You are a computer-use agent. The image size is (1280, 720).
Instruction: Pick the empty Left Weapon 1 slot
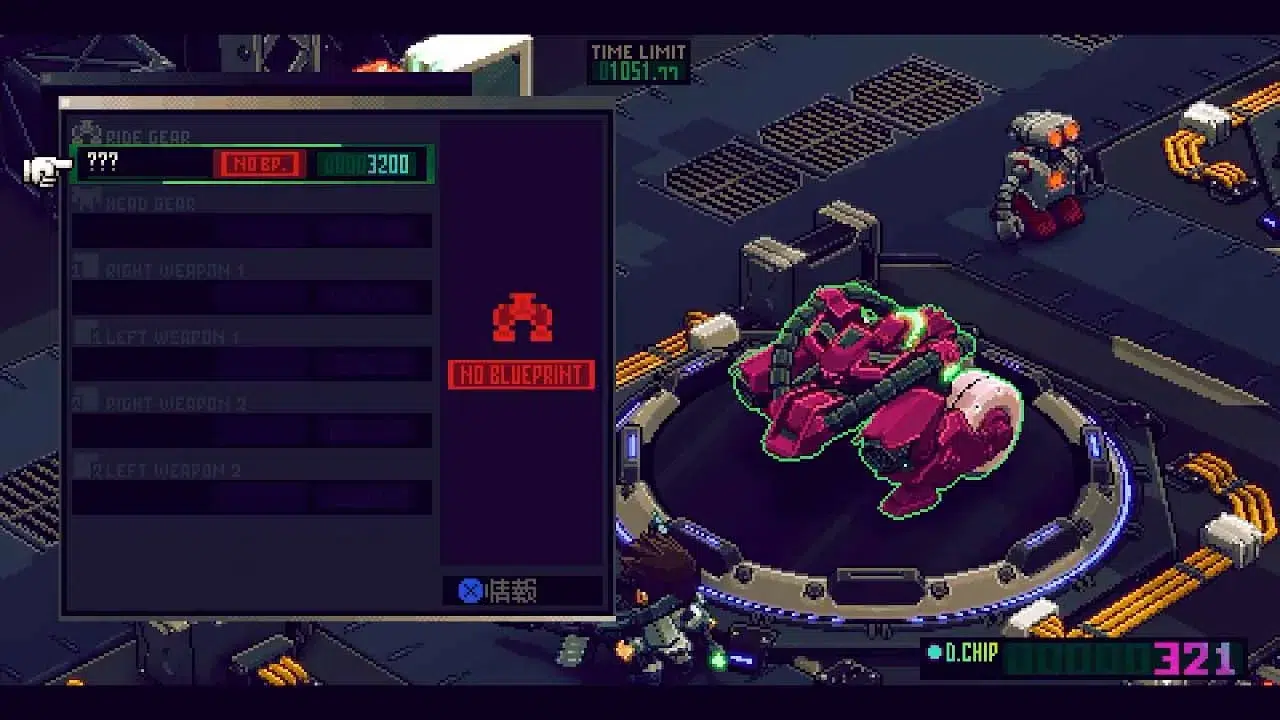pos(252,364)
